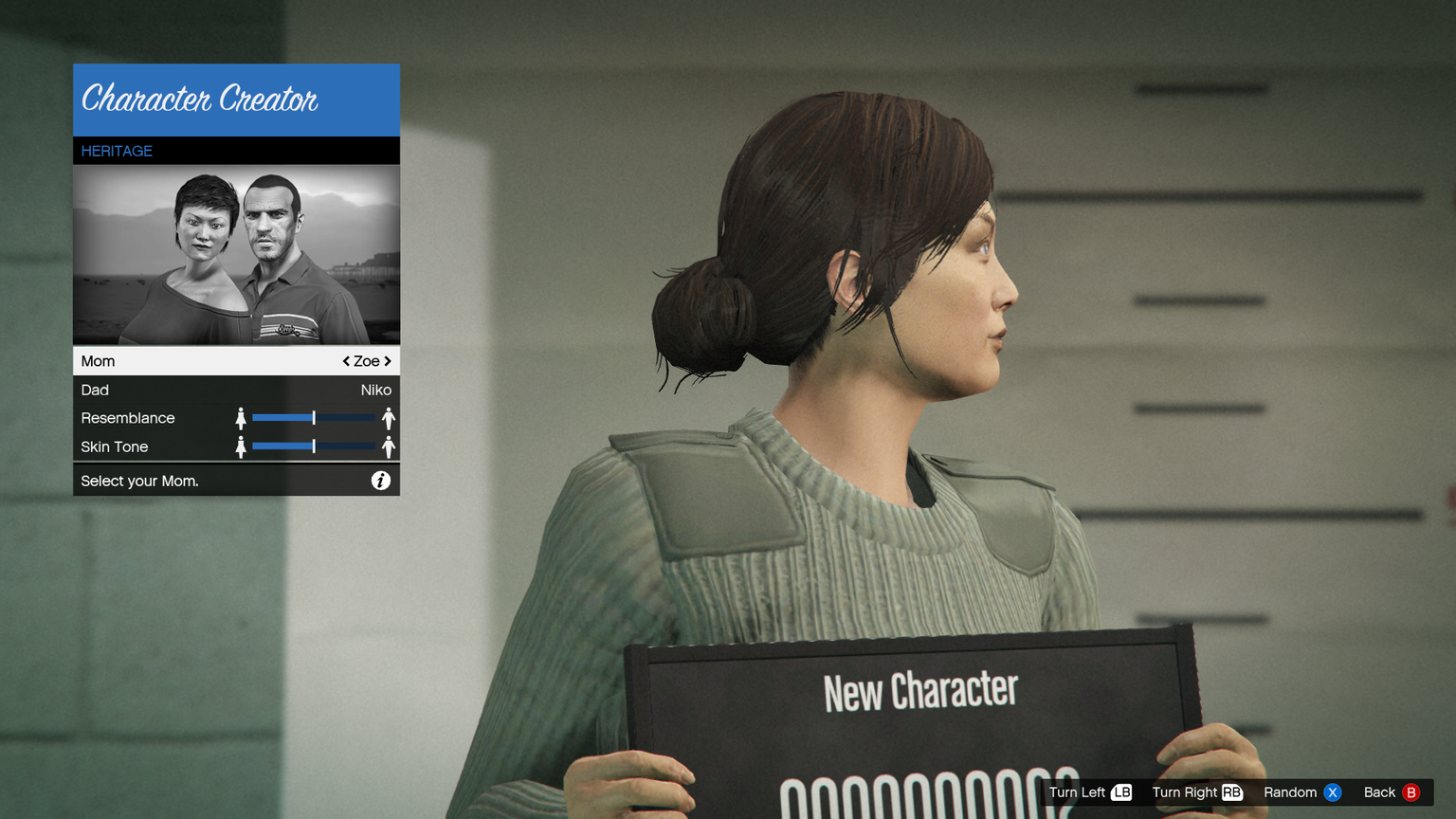Adjust the Resemblance slider bar
The height and width of the screenshot is (819, 1456).
[x=314, y=418]
